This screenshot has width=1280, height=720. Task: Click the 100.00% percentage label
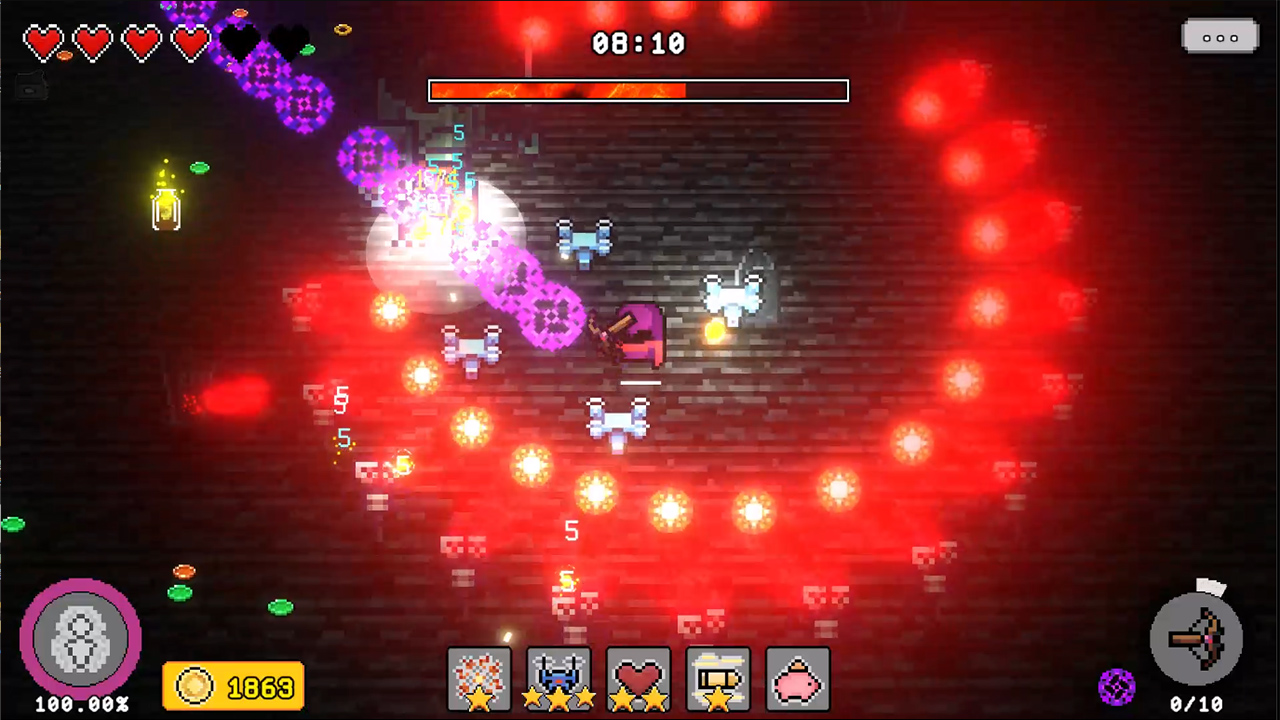[81, 704]
